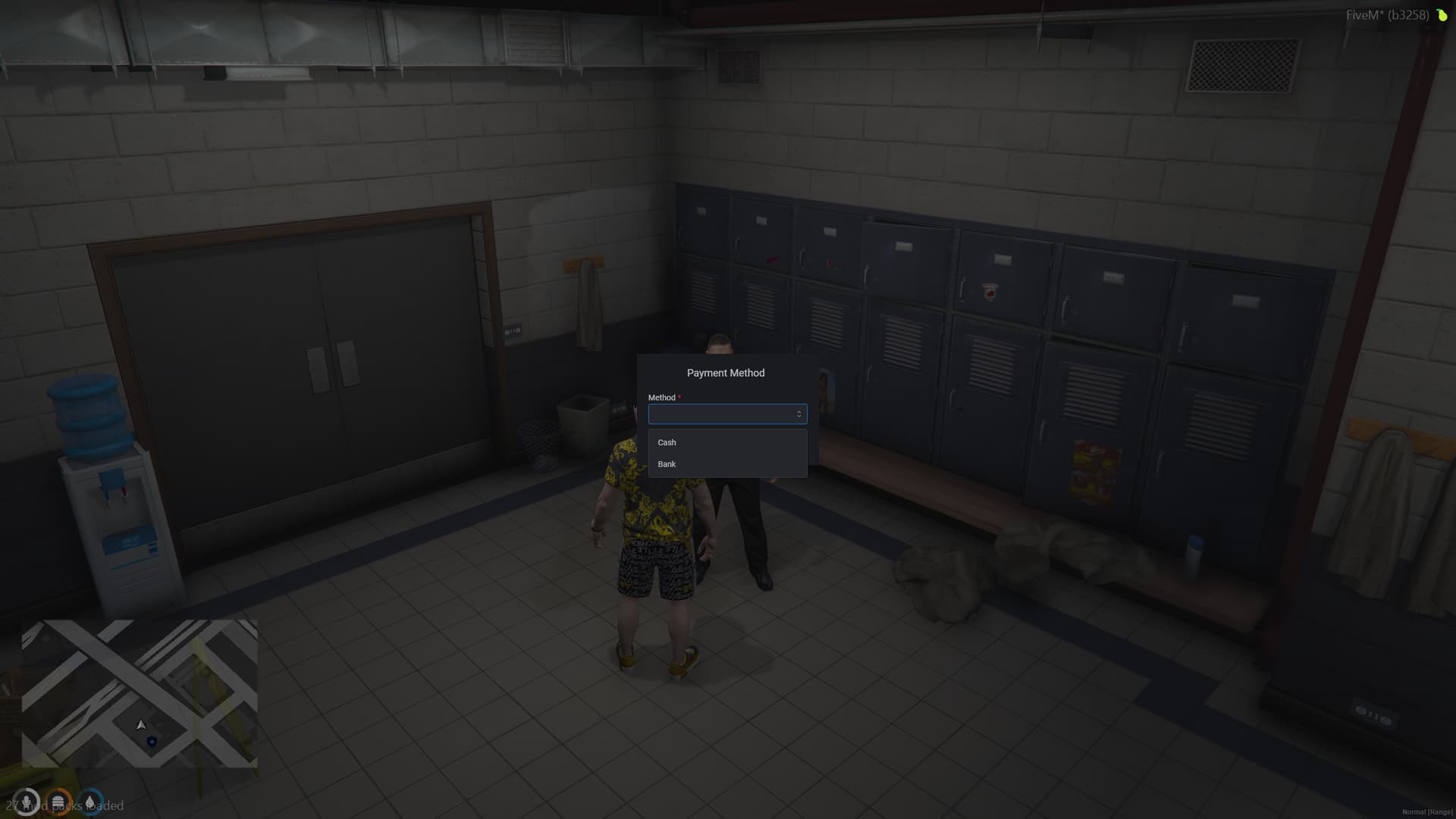This screenshot has width=1456, height=819.
Task: Select Bank as payment method
Action: pos(667,463)
